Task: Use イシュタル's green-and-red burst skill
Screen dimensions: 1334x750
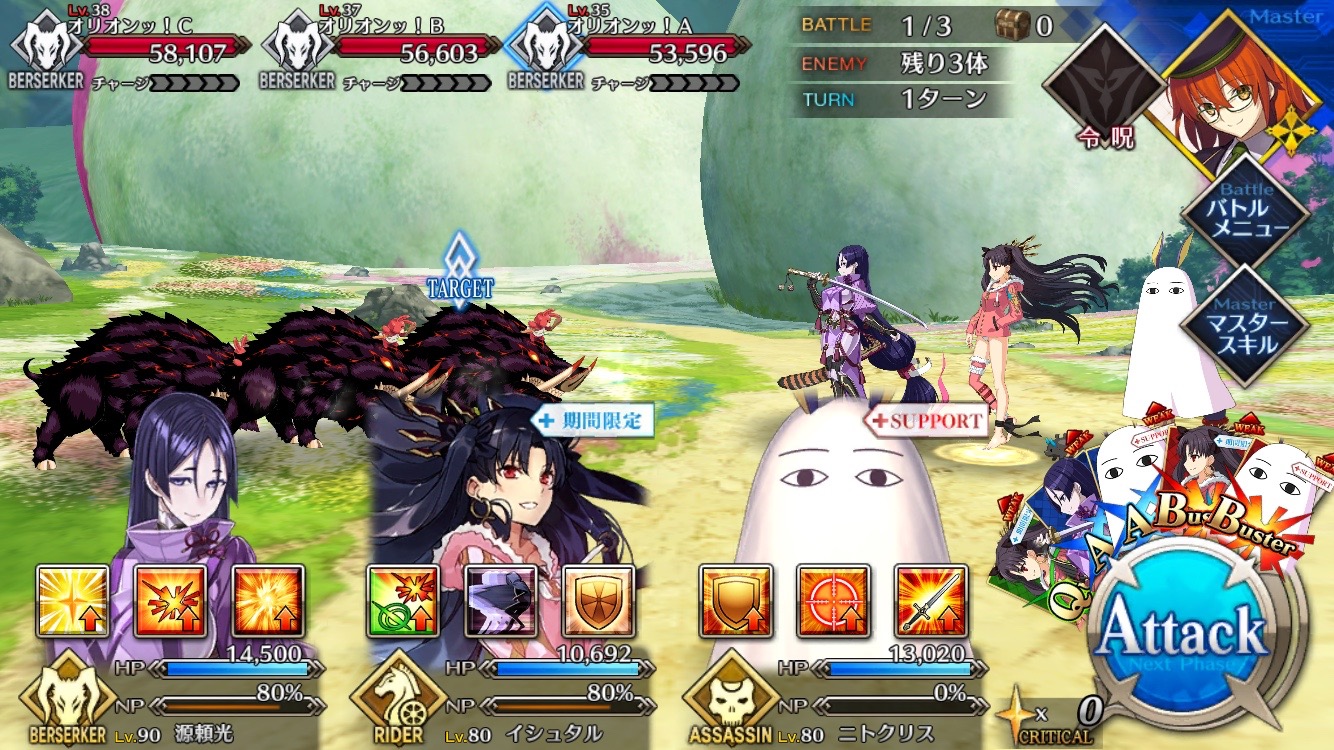Action: click(x=403, y=601)
